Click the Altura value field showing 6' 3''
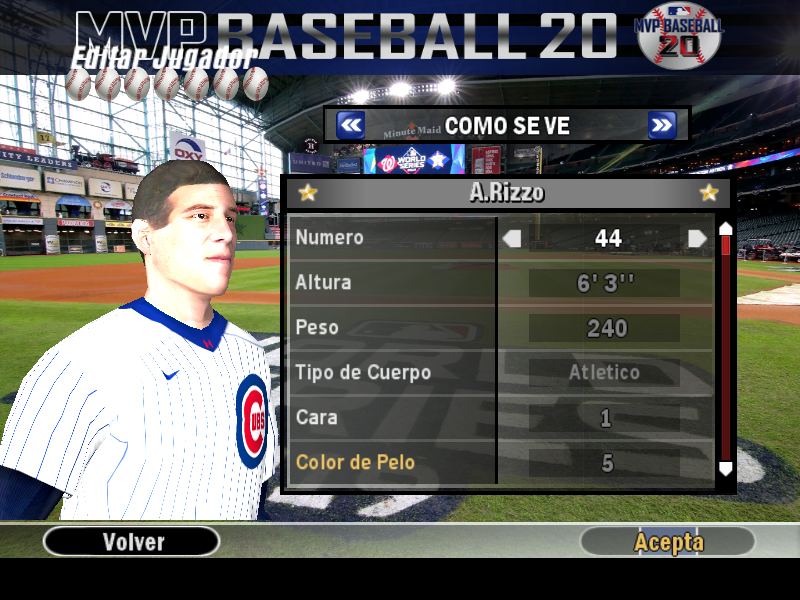 pos(605,283)
